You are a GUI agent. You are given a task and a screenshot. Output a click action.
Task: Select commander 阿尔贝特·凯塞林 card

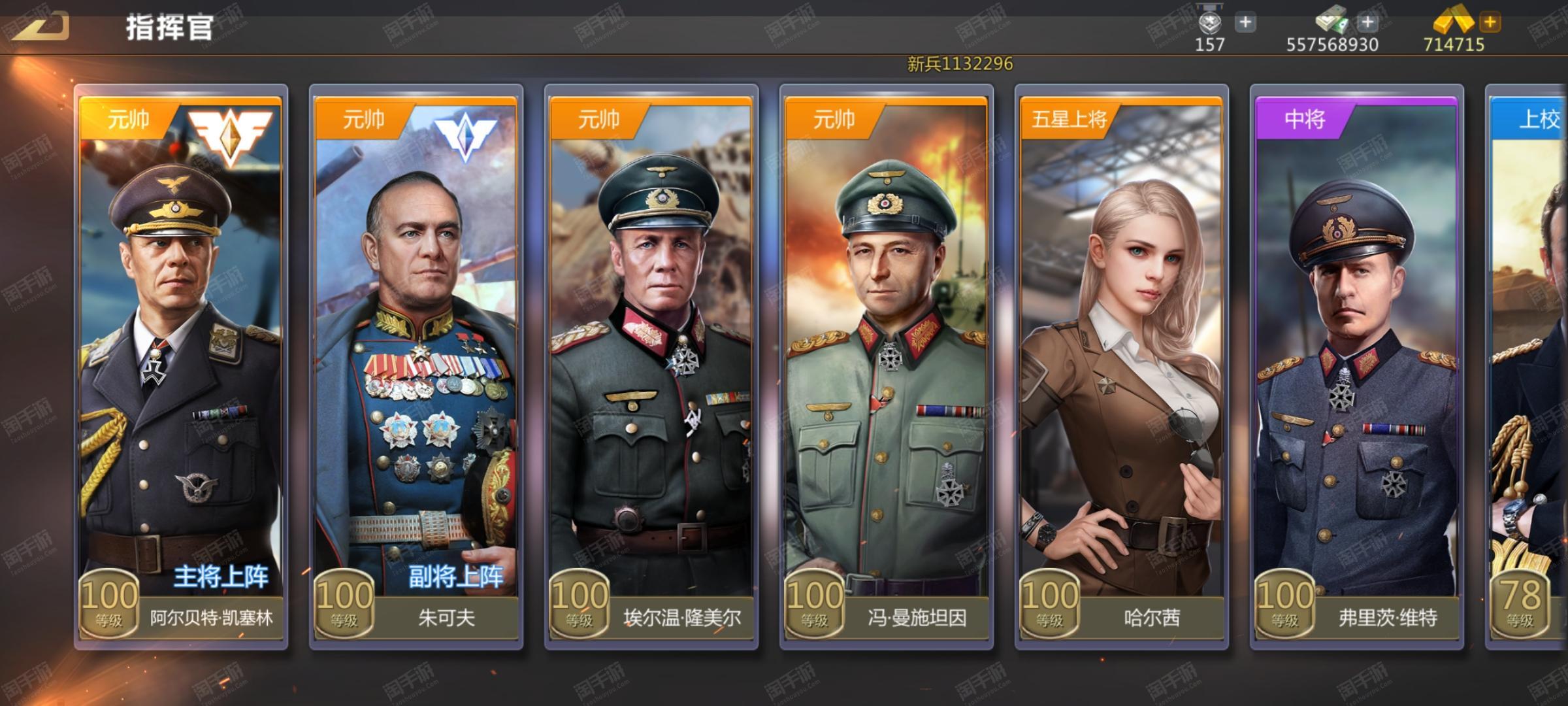tap(181, 366)
